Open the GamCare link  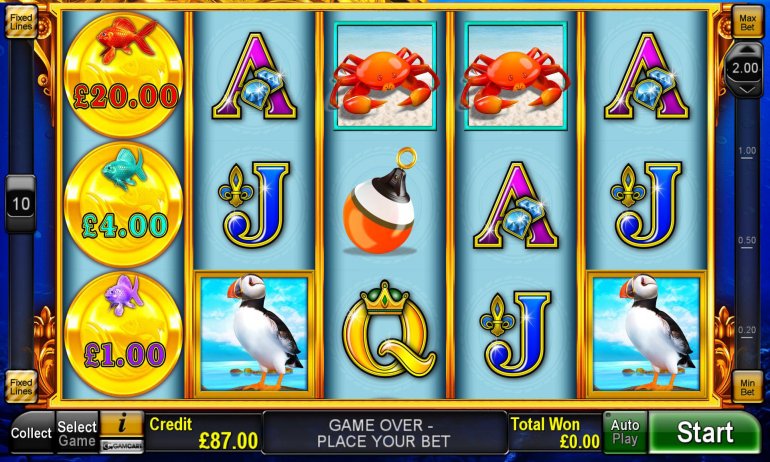pyautogui.click(x=122, y=445)
